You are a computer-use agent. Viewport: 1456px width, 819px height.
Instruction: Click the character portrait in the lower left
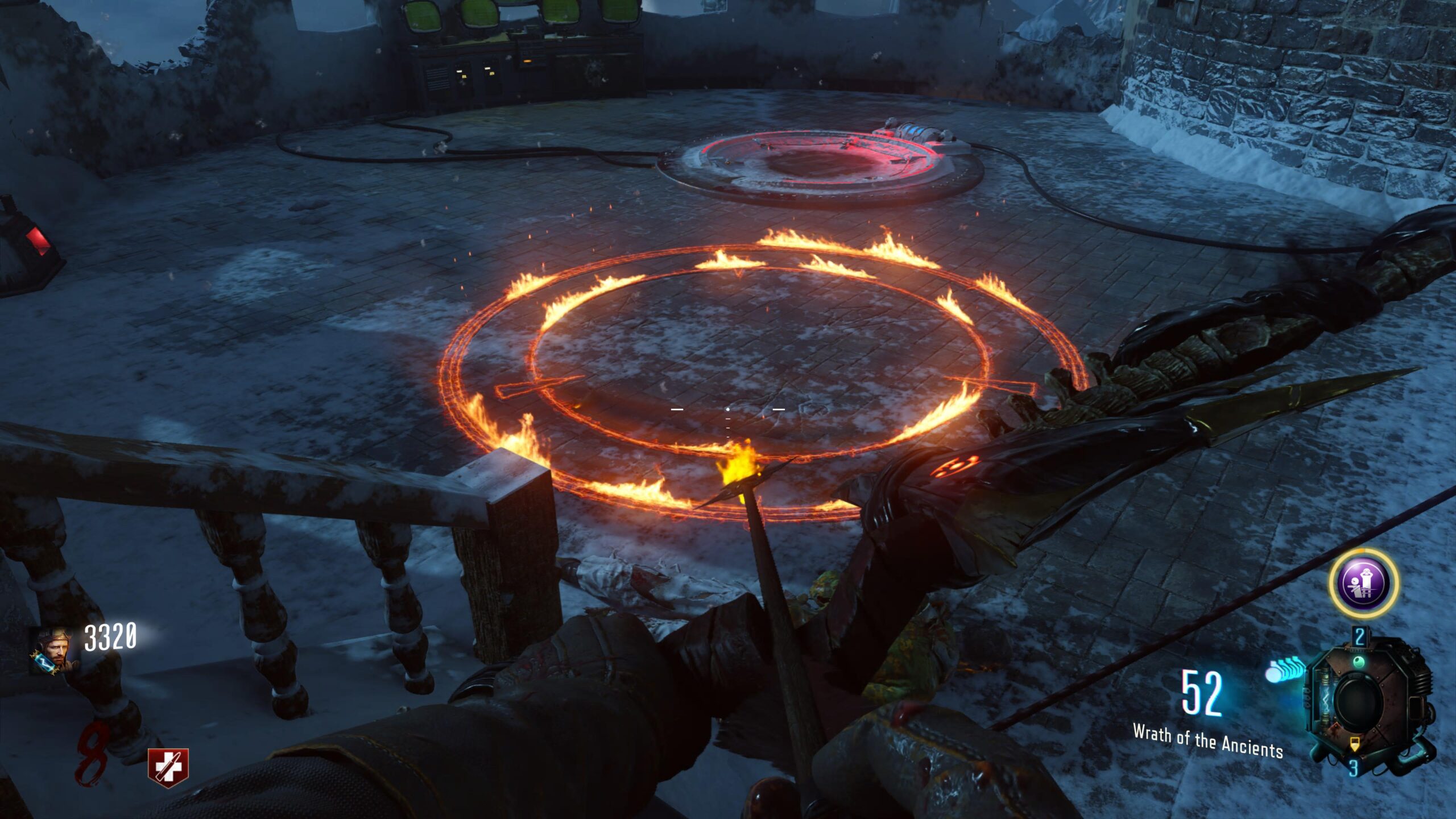[x=54, y=650]
